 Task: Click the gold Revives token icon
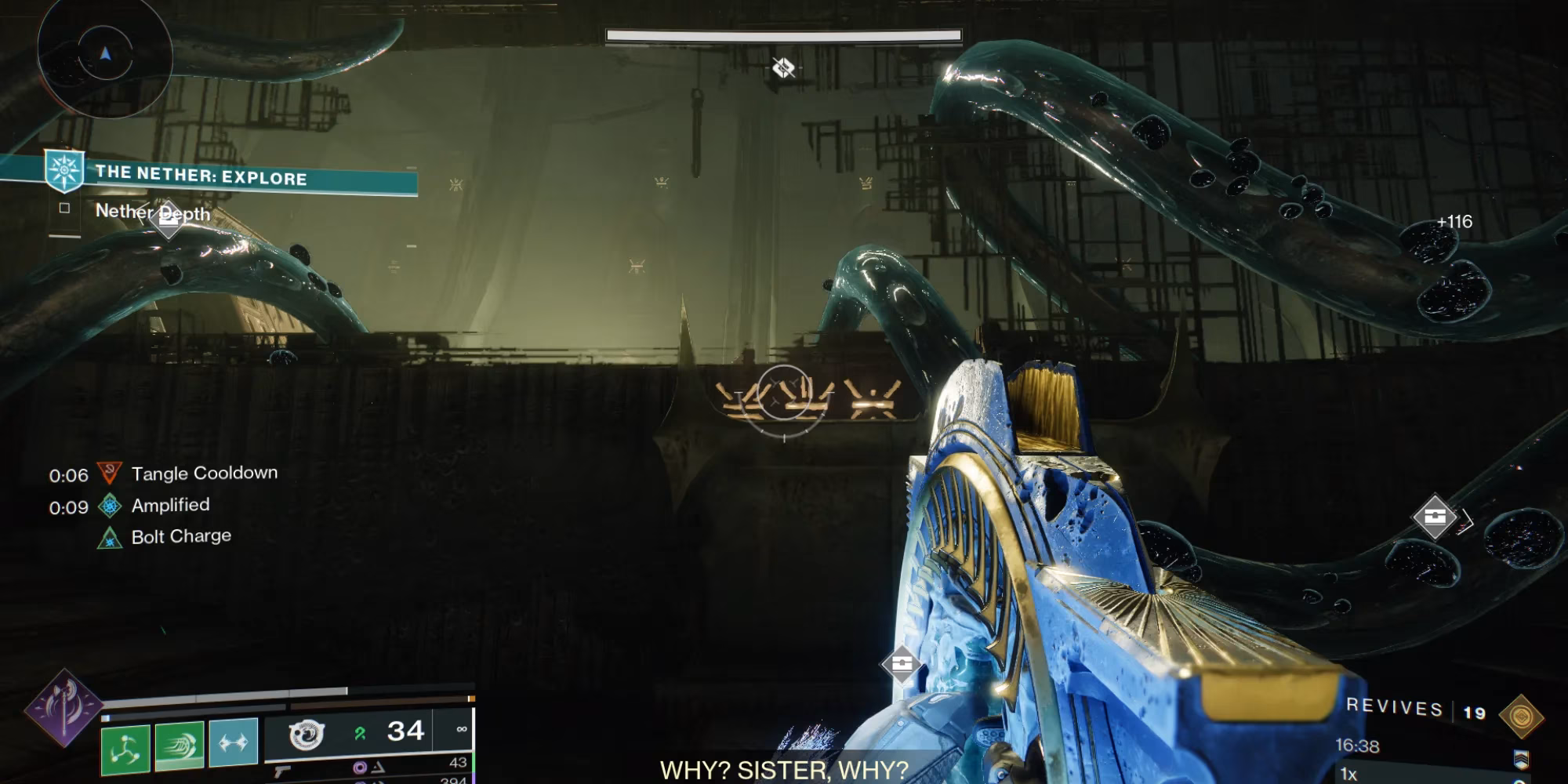[1521, 717]
